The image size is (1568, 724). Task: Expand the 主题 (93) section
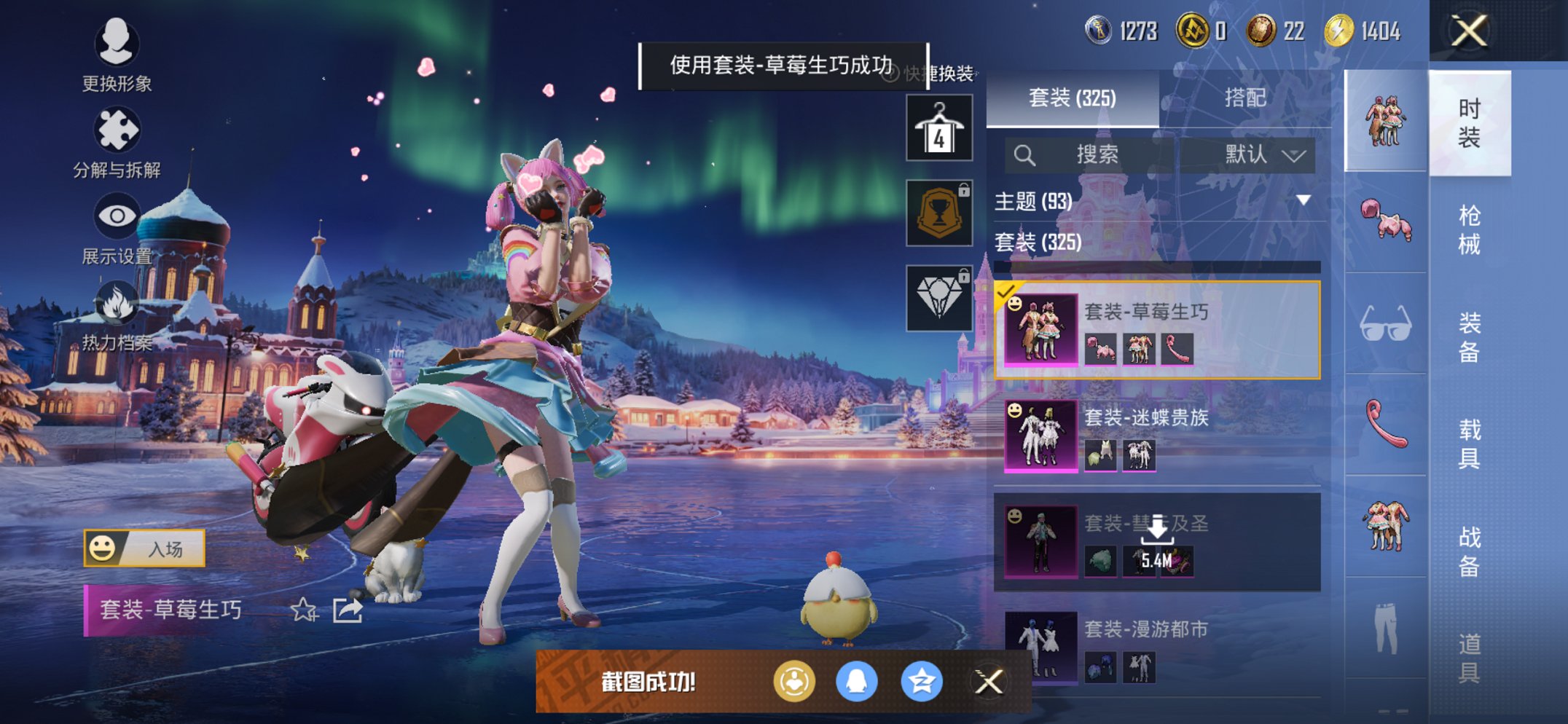coord(1303,201)
